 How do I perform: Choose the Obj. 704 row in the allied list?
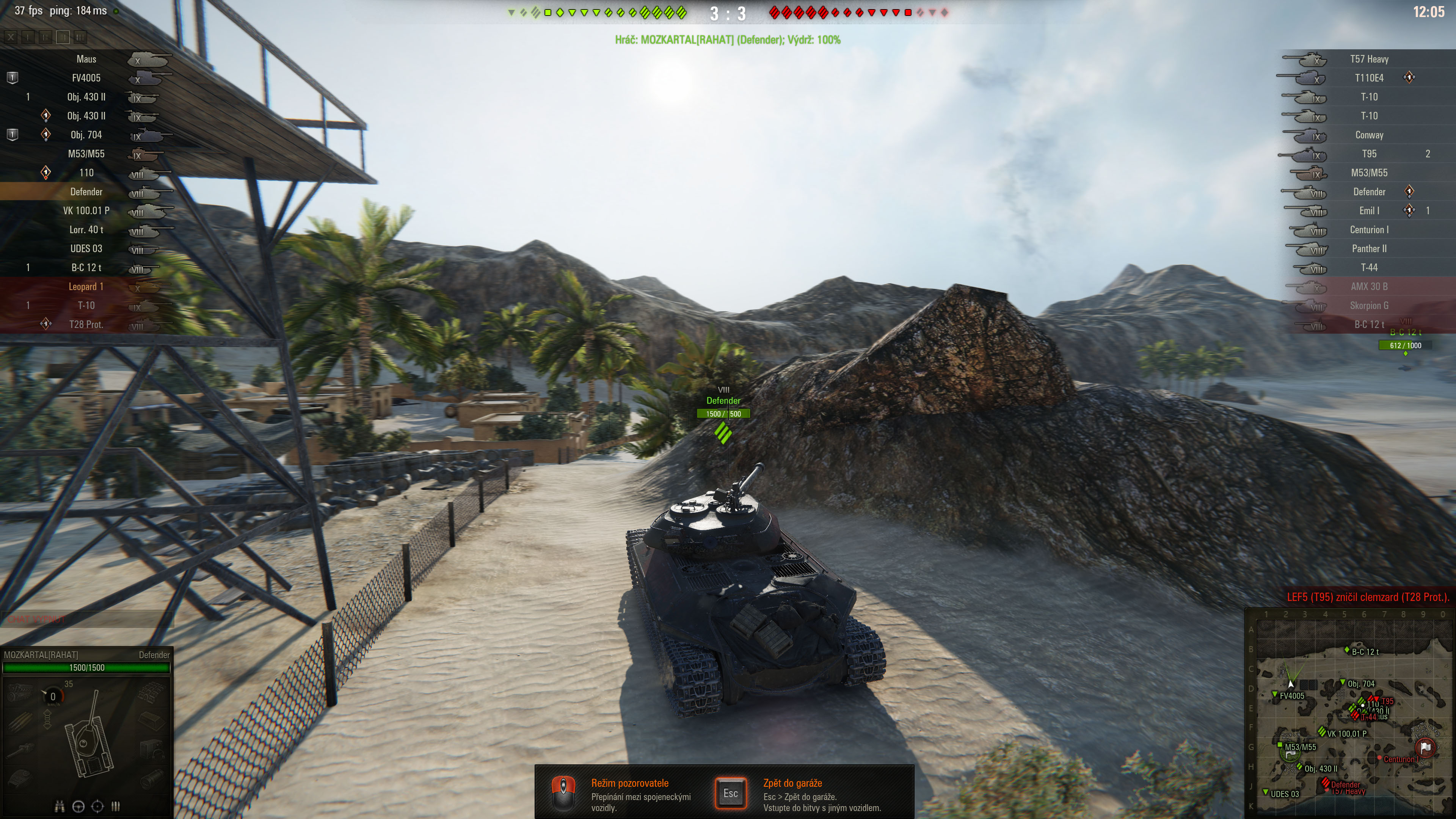point(86,135)
